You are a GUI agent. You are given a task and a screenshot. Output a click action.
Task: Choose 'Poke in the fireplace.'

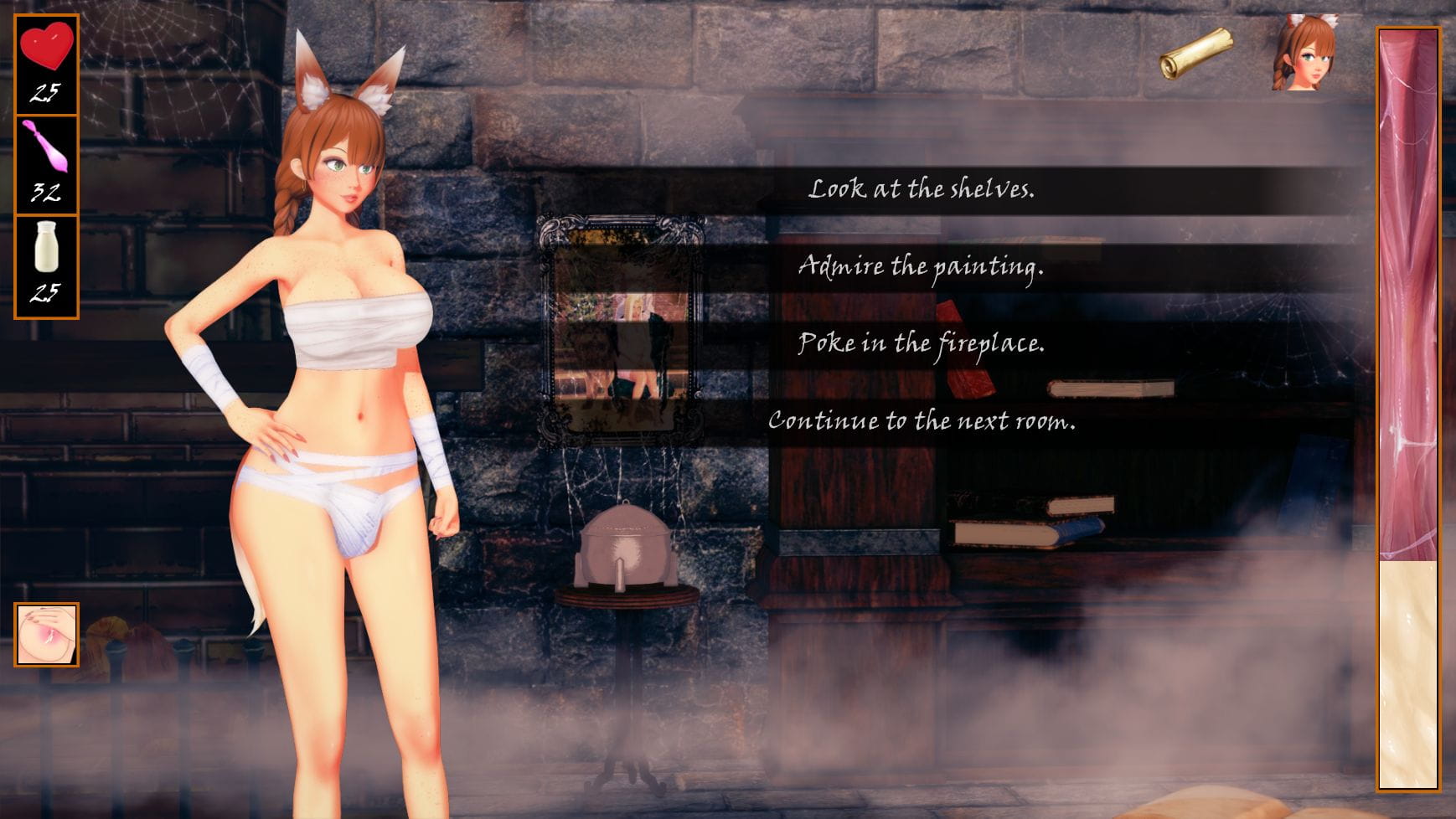923,344
